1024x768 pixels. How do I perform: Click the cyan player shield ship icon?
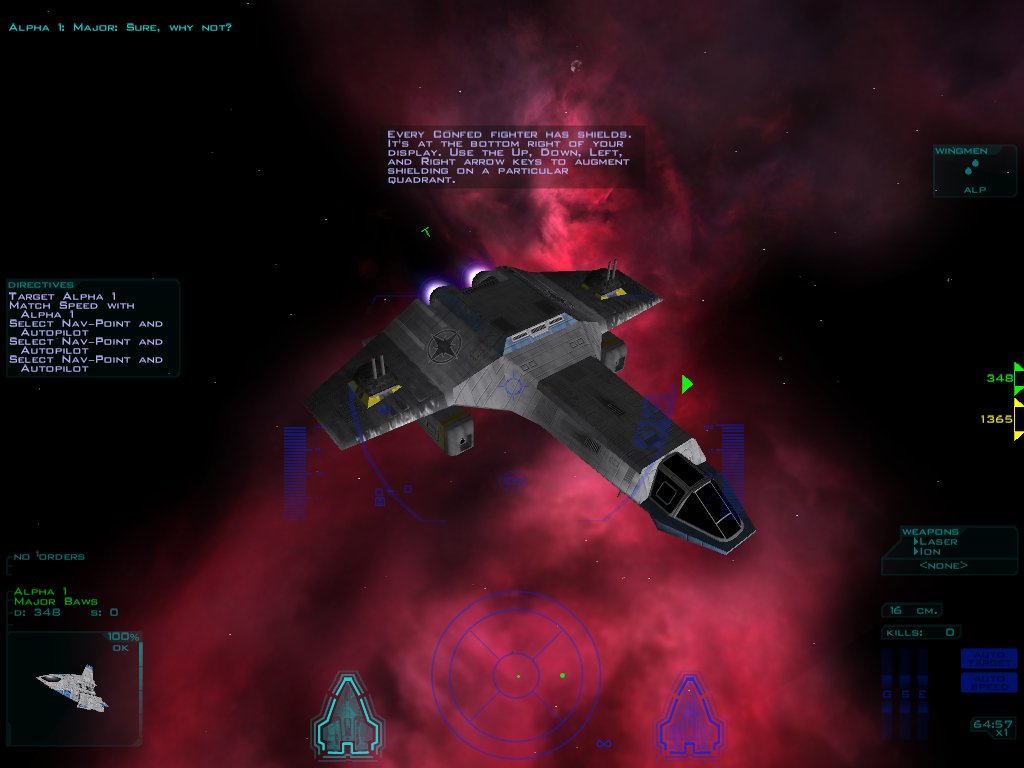pos(347,713)
